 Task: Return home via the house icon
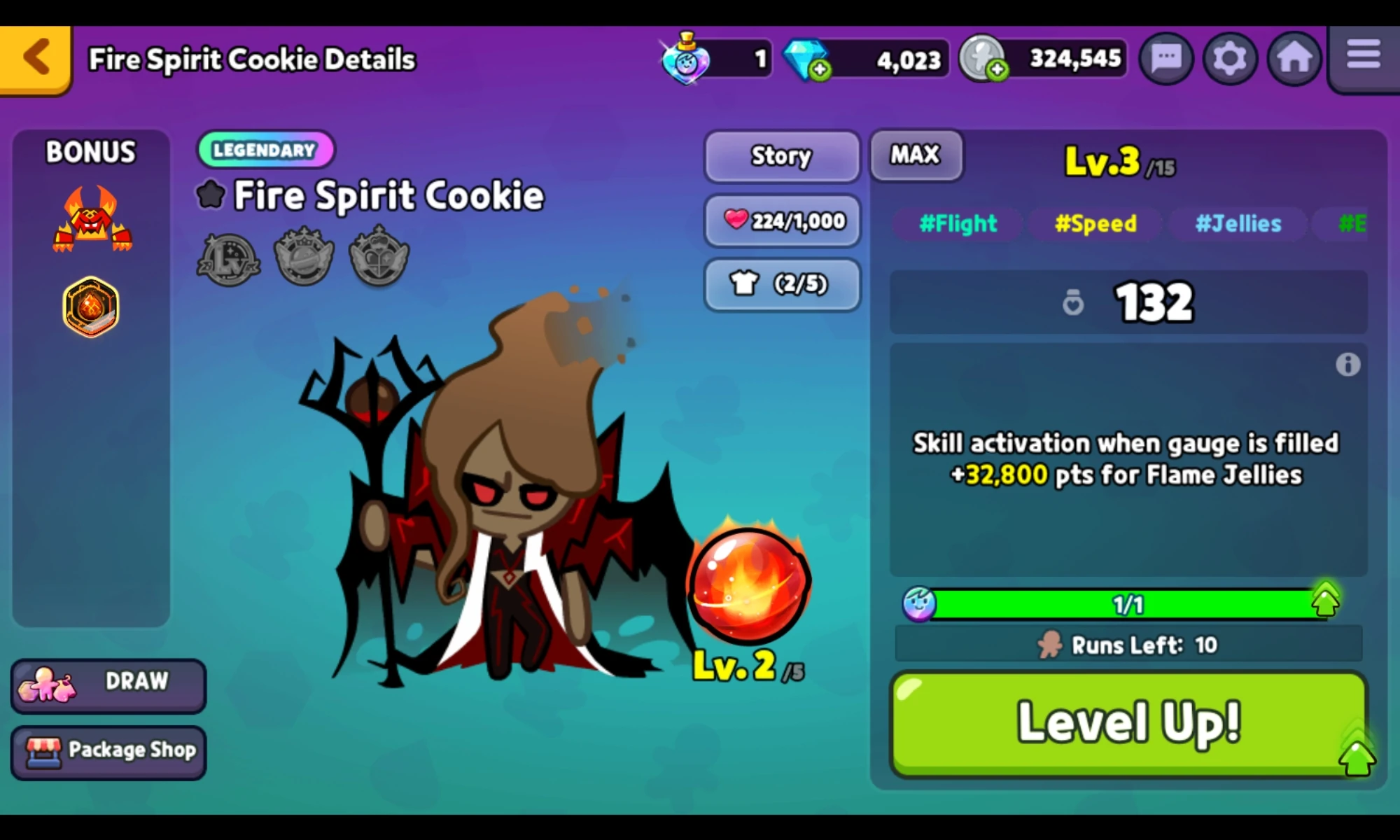point(1295,58)
